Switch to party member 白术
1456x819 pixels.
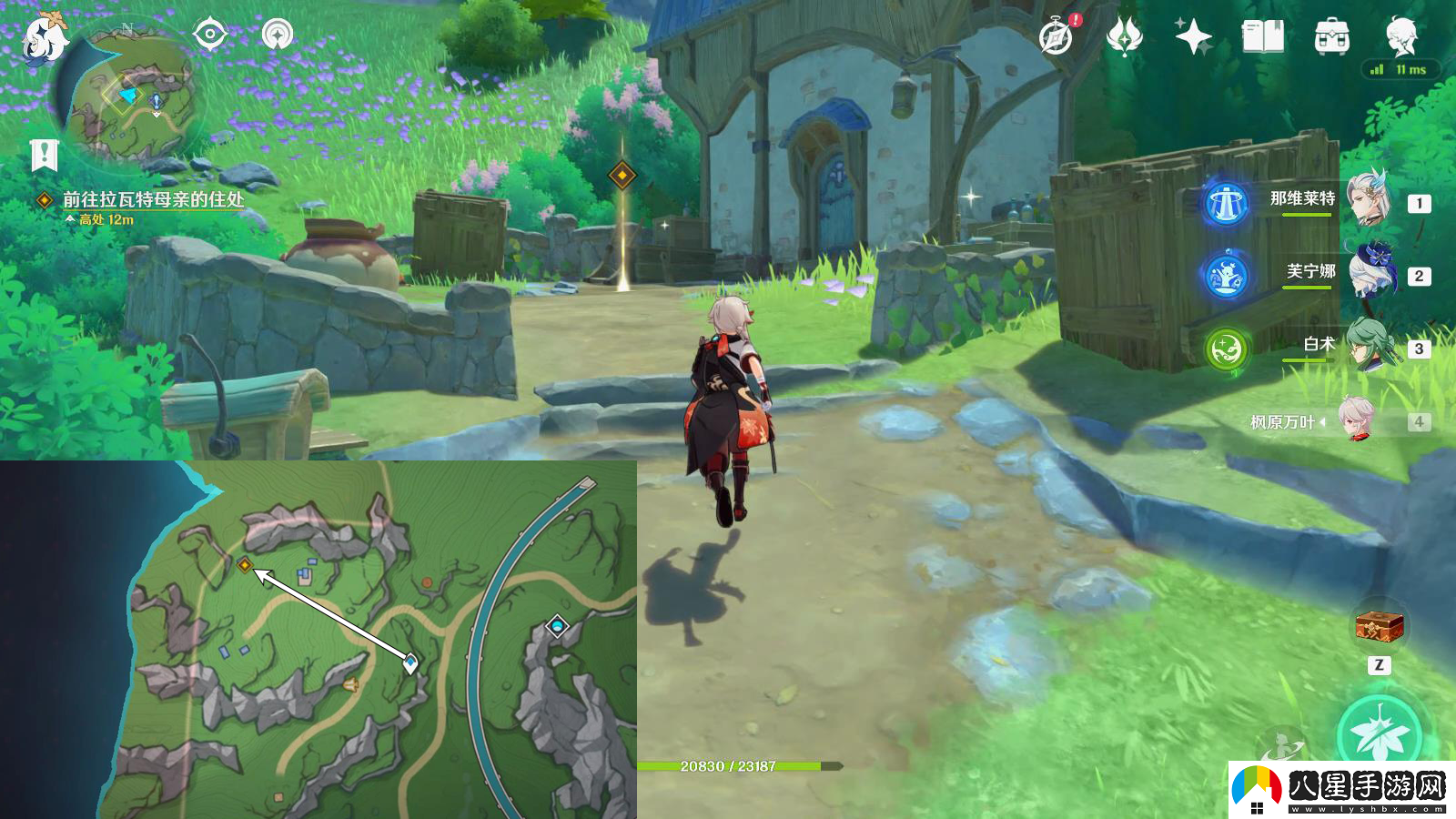1368,345
